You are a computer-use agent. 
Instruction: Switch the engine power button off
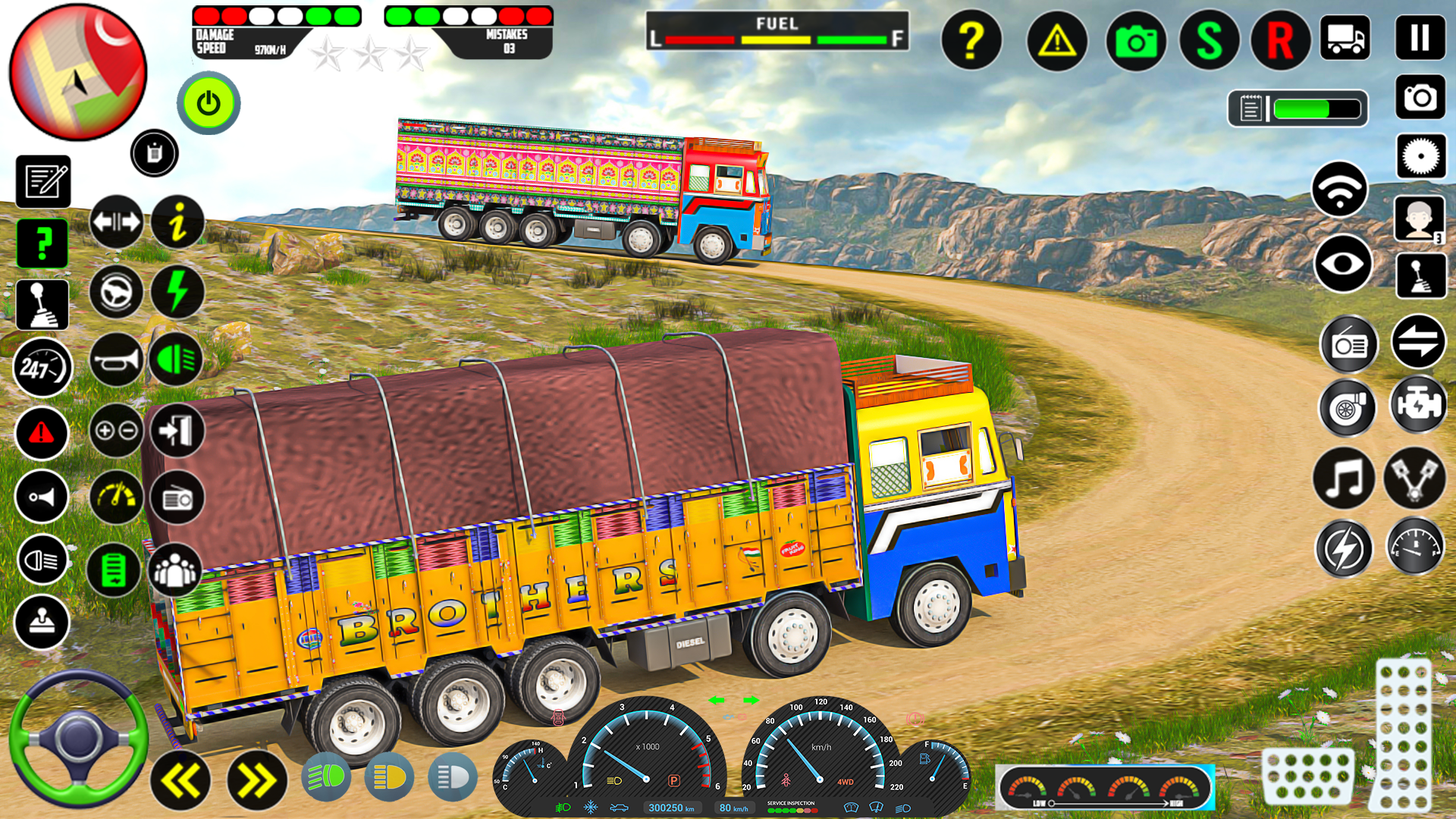point(209,104)
